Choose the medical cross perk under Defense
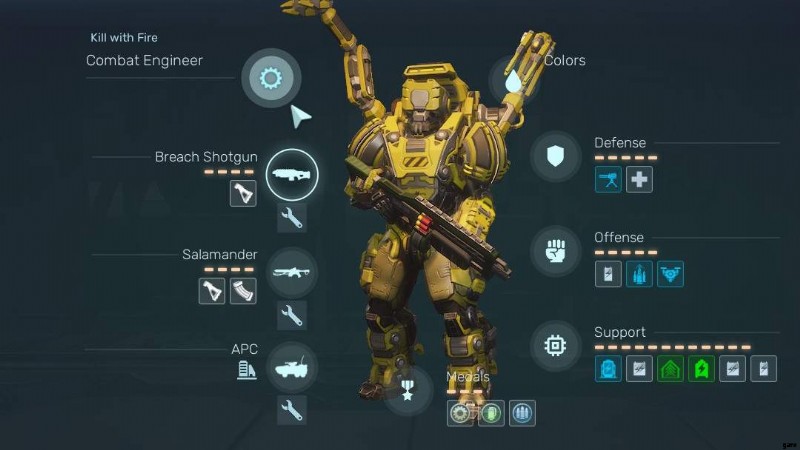Viewport: 800px width, 450px height. pos(640,180)
